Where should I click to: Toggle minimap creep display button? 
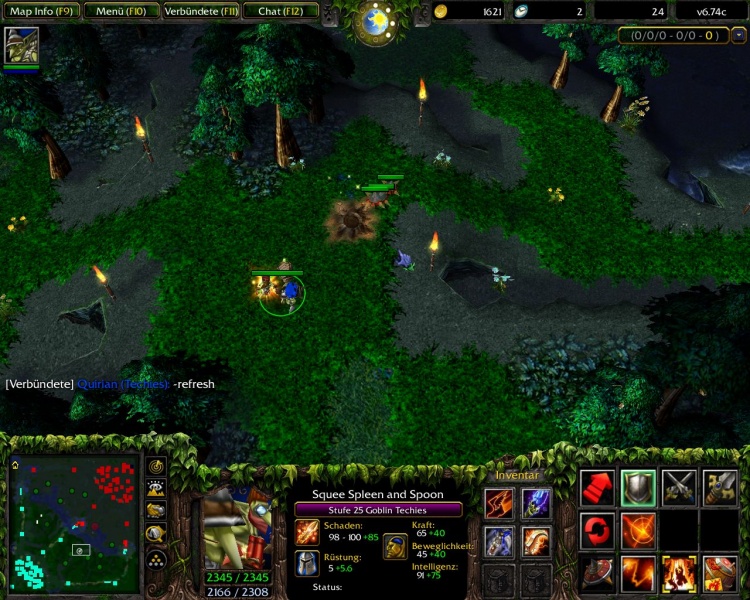pyautogui.click(x=156, y=532)
